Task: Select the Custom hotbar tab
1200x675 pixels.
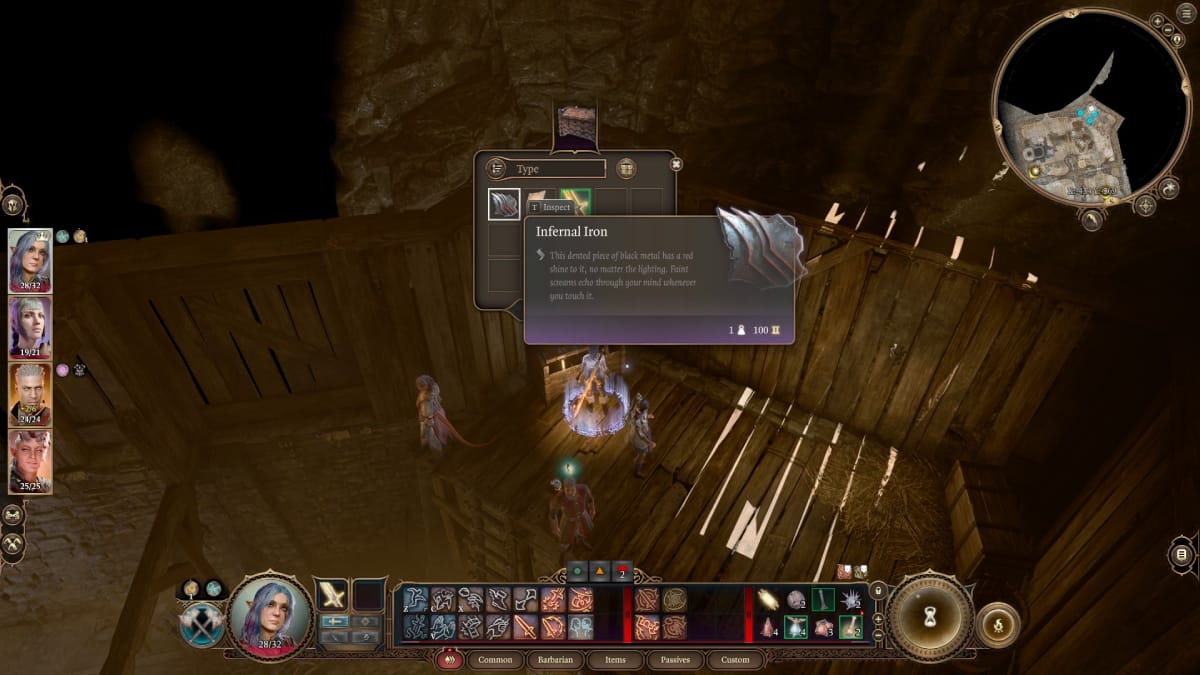Action: pyautogui.click(x=735, y=660)
